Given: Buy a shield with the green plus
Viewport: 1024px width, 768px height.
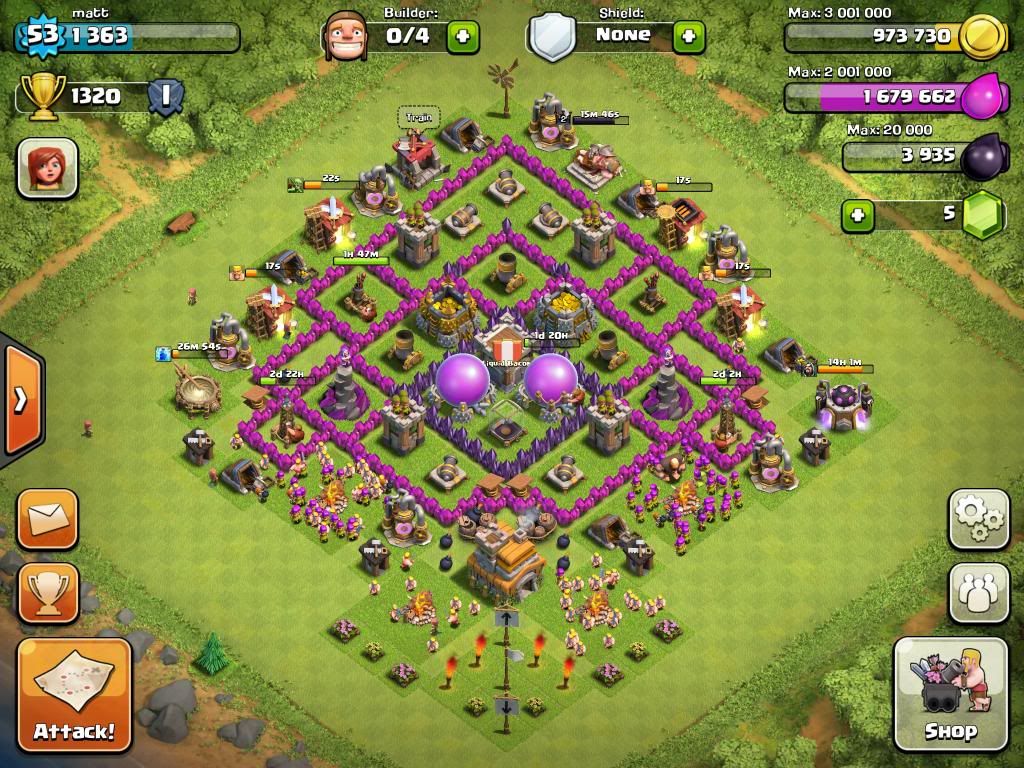Looking at the screenshot, I should click(x=688, y=37).
